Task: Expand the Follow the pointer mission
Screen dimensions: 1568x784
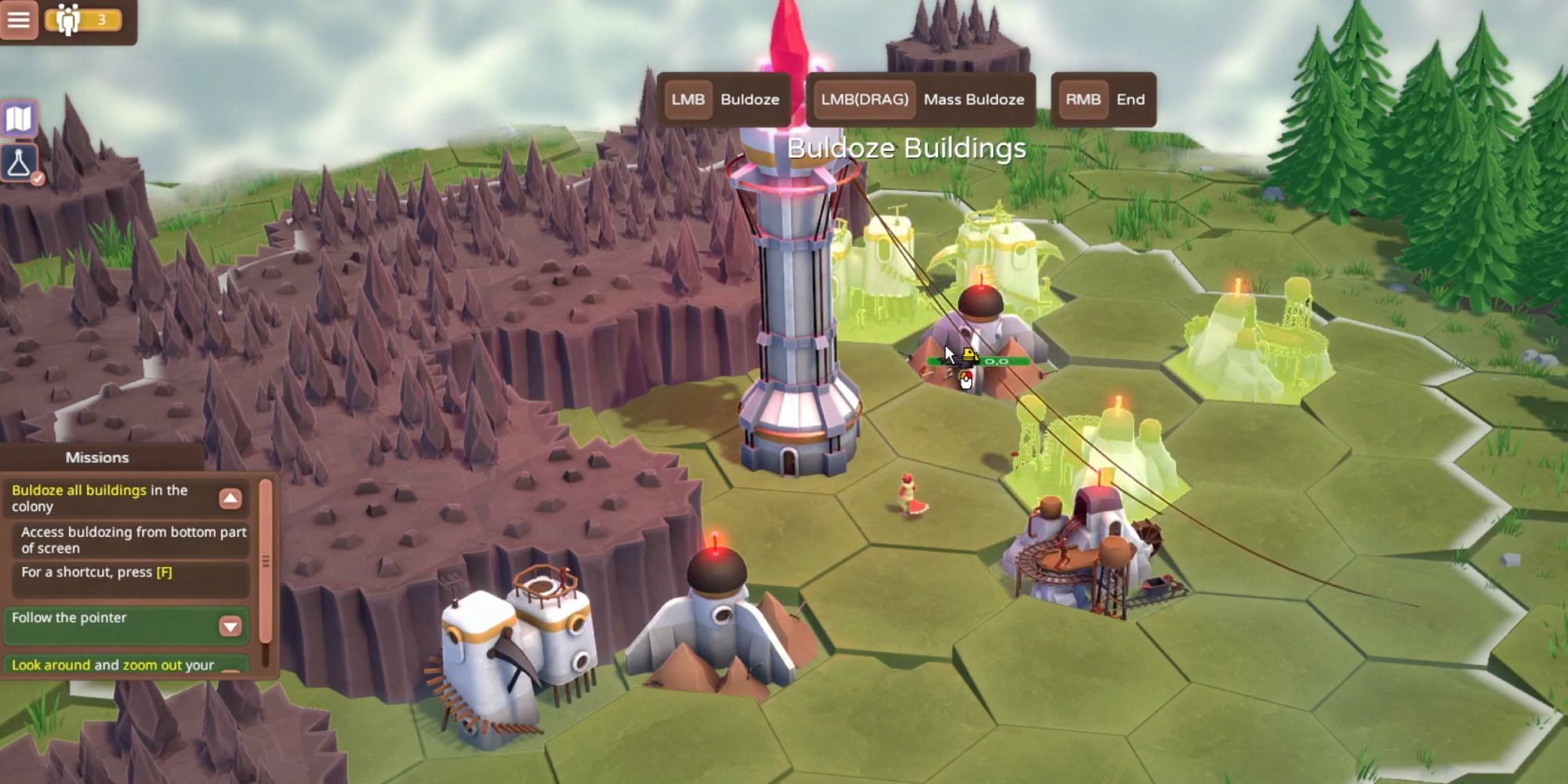Action: pos(230,626)
